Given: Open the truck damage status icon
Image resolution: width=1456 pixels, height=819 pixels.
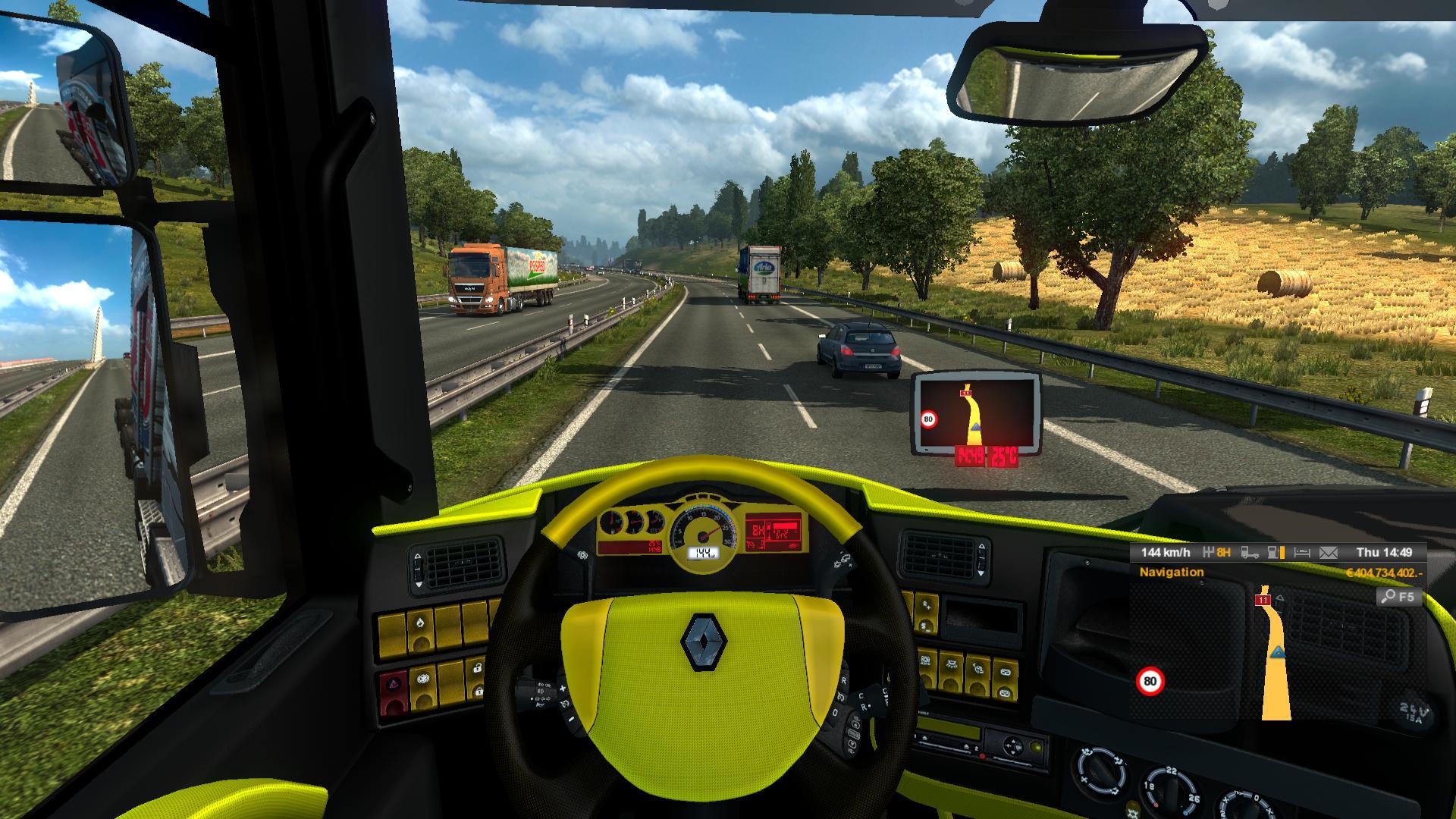Looking at the screenshot, I should click(x=1249, y=553).
